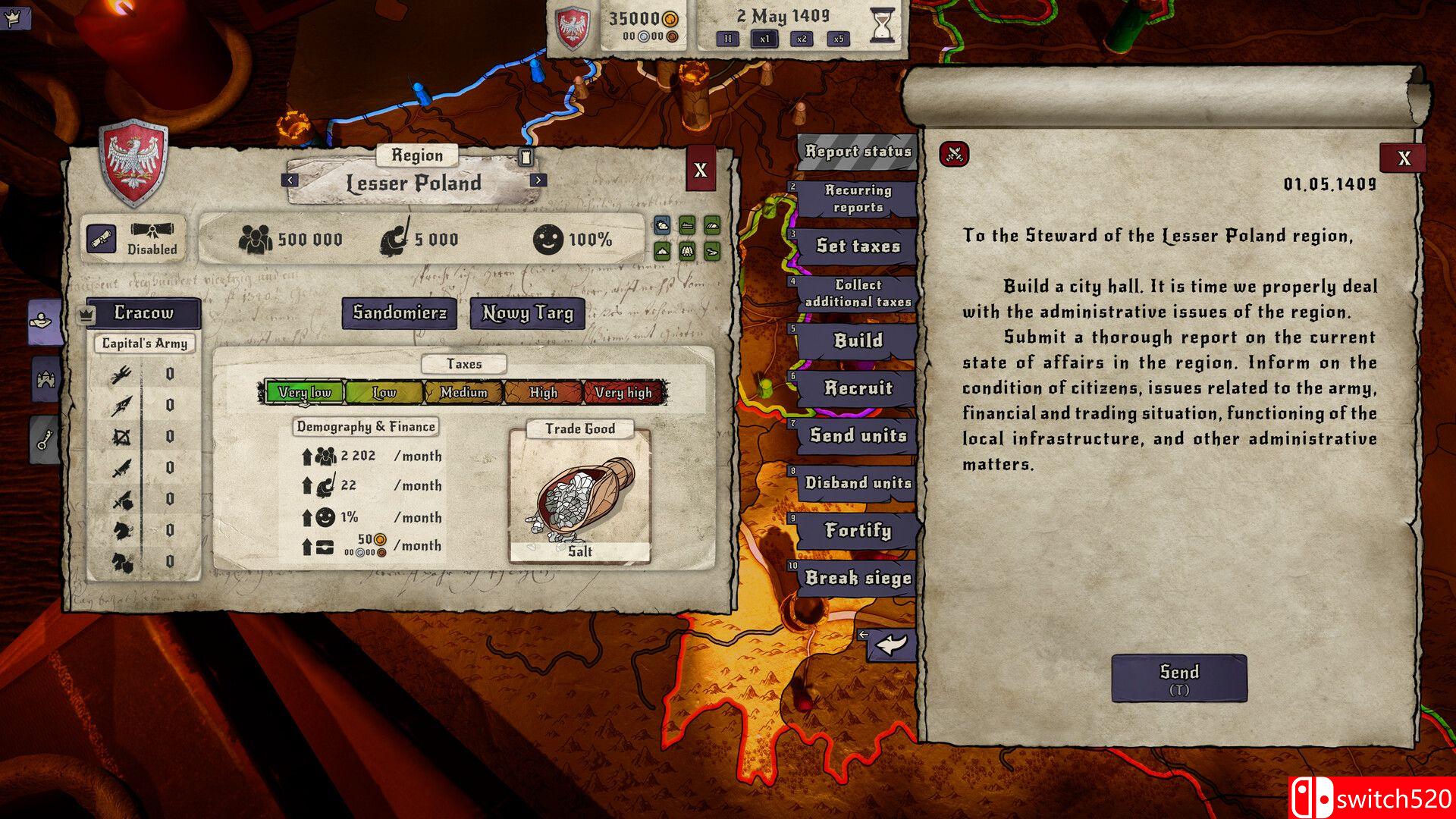Close the parchment letter panel
Screen dimensions: 1456x819
(1404, 158)
